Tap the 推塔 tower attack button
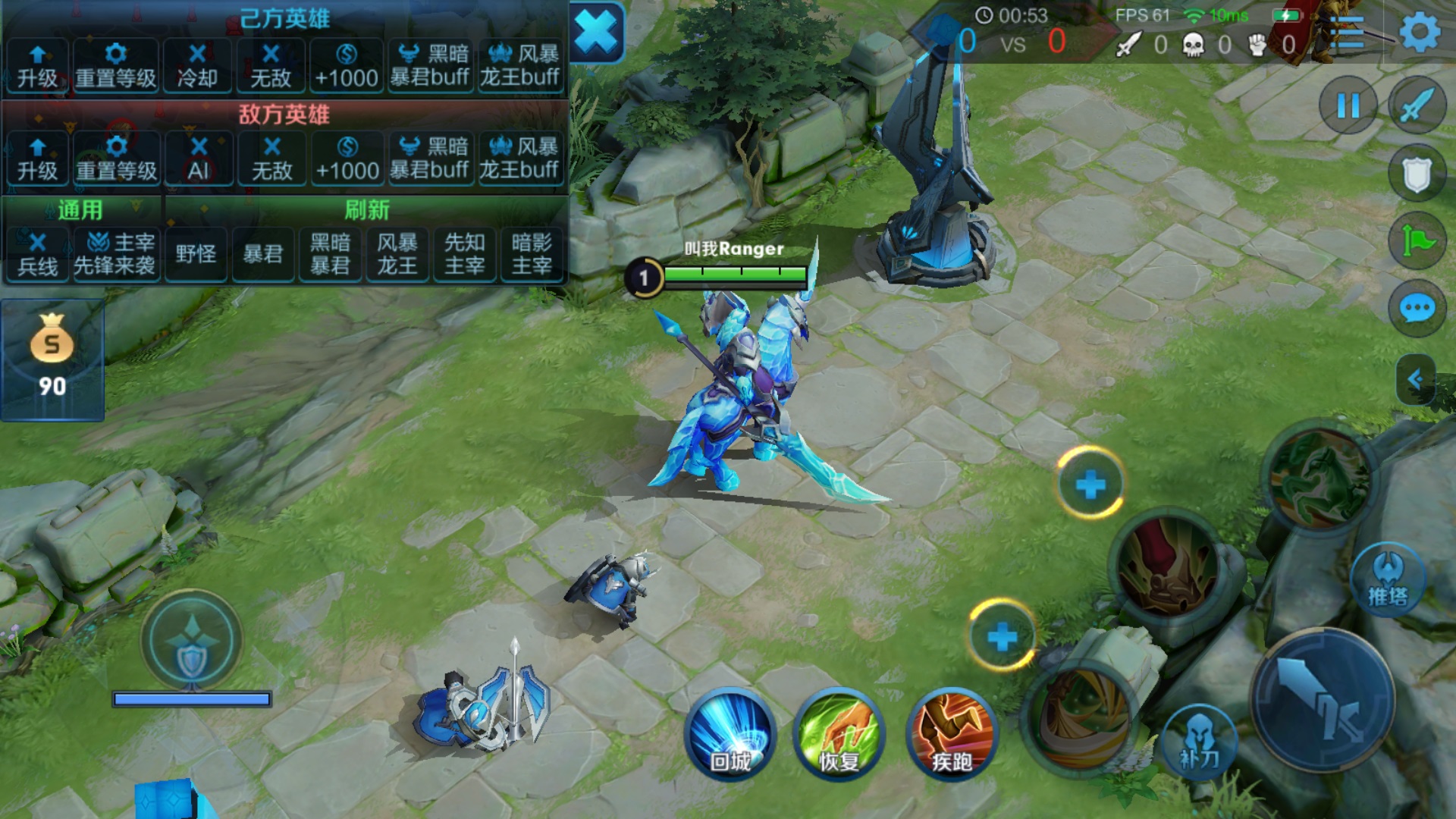1456x819 pixels. click(x=1387, y=580)
